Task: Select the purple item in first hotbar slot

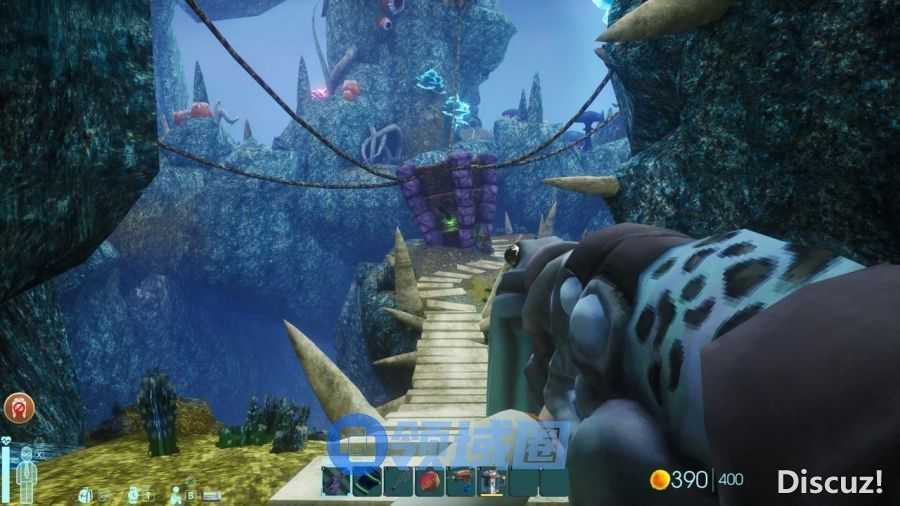Action: pos(338,482)
